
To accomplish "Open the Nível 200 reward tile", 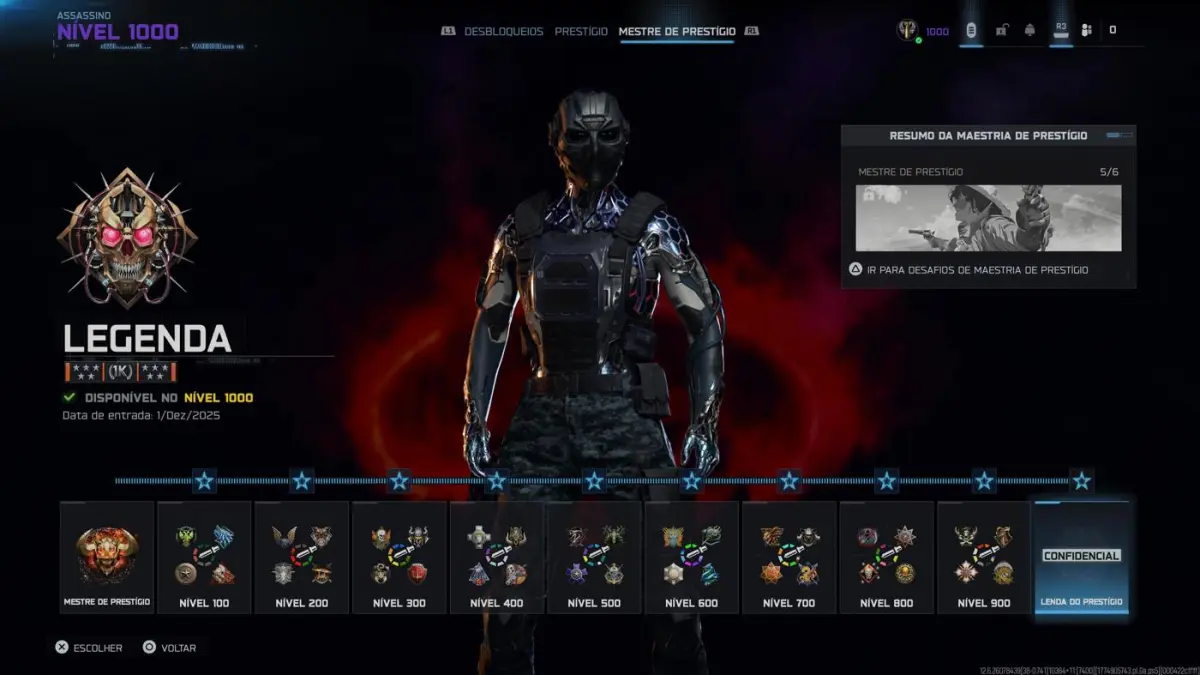I will pos(302,557).
